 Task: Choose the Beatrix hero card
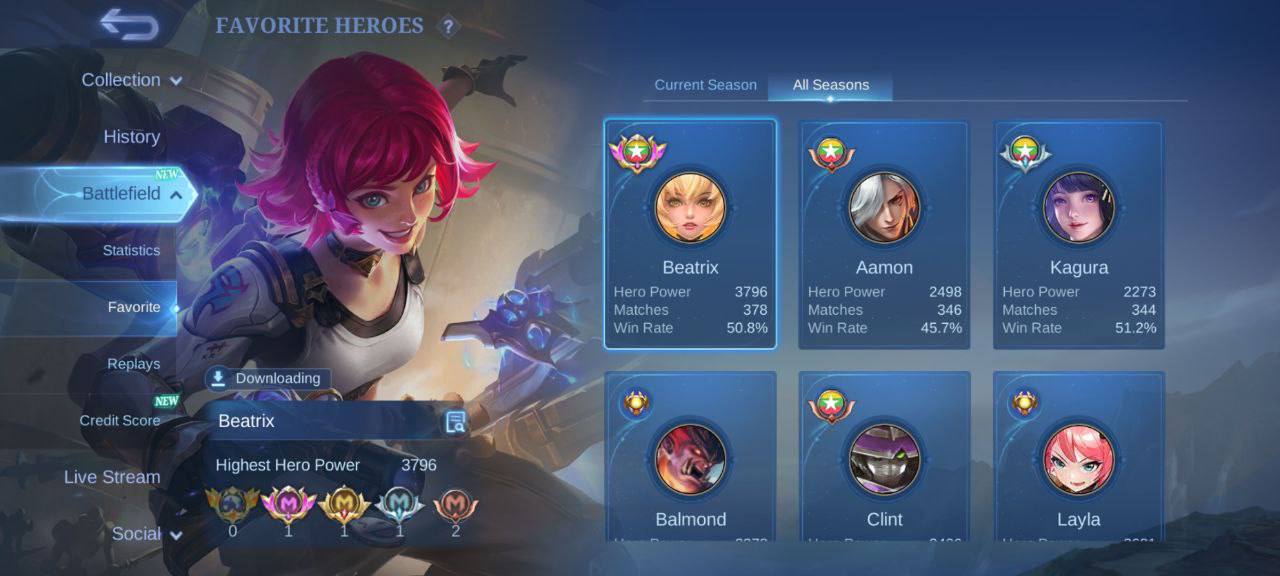pos(690,234)
